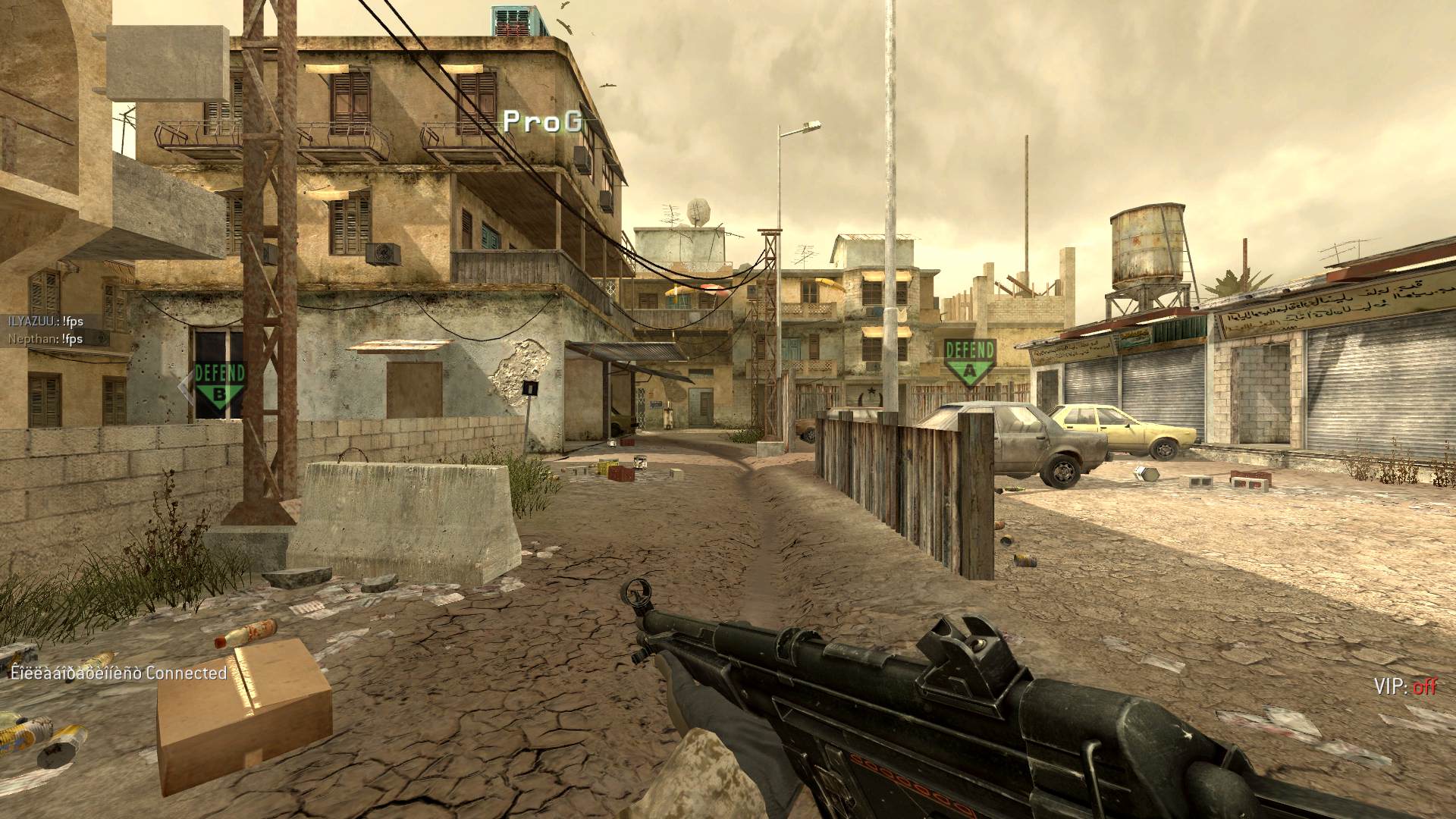Click ILYAZUU's !fps chat message
Screen dimensions: 1456x819
pyautogui.click(x=45, y=322)
